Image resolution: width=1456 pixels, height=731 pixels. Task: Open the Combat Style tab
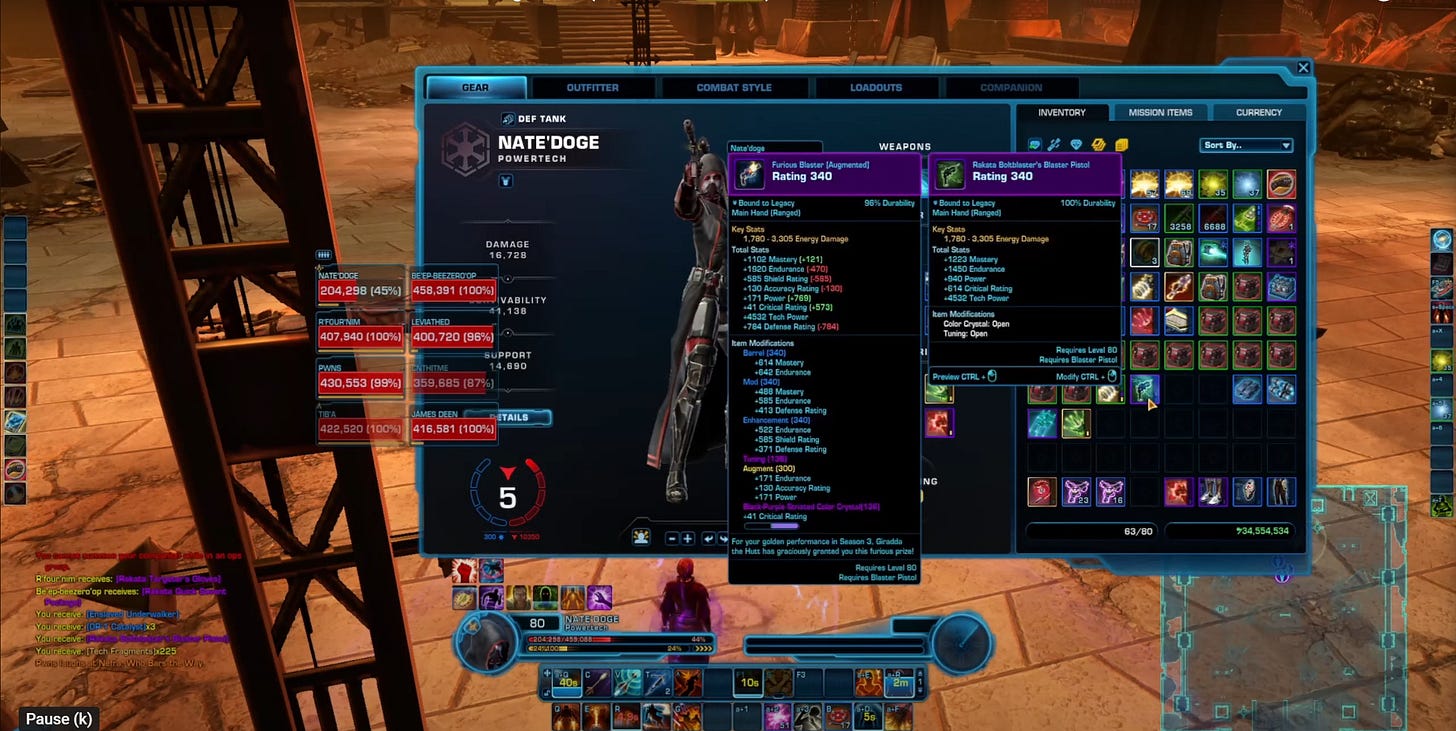click(734, 88)
